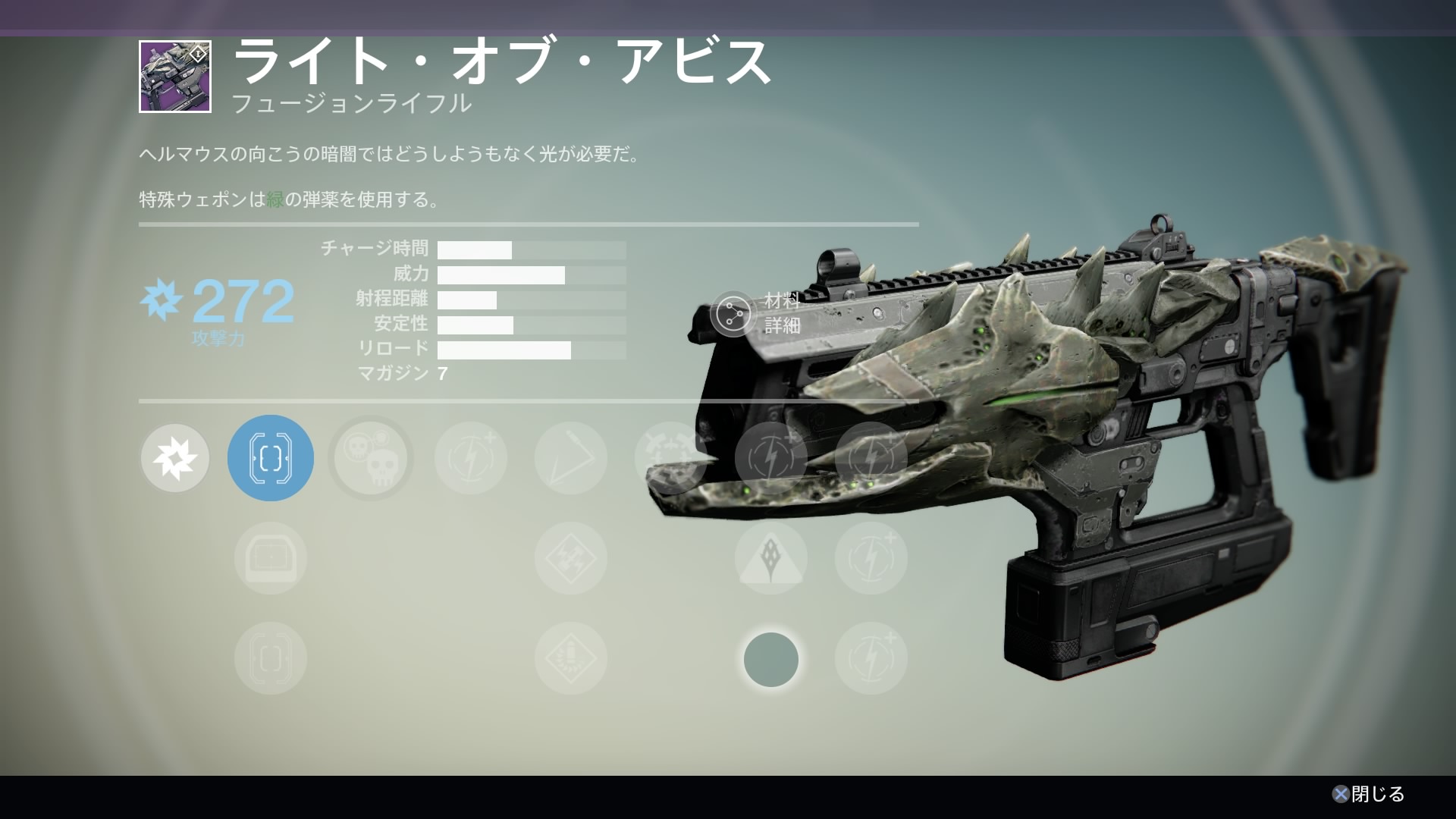Choose the diamond with crossed bolts perk
Screen dimensions: 1456x819
[x=571, y=558]
